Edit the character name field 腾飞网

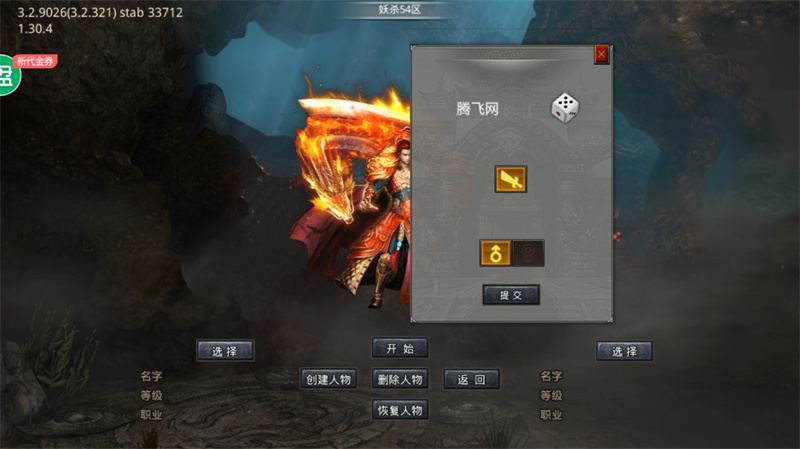click(478, 109)
